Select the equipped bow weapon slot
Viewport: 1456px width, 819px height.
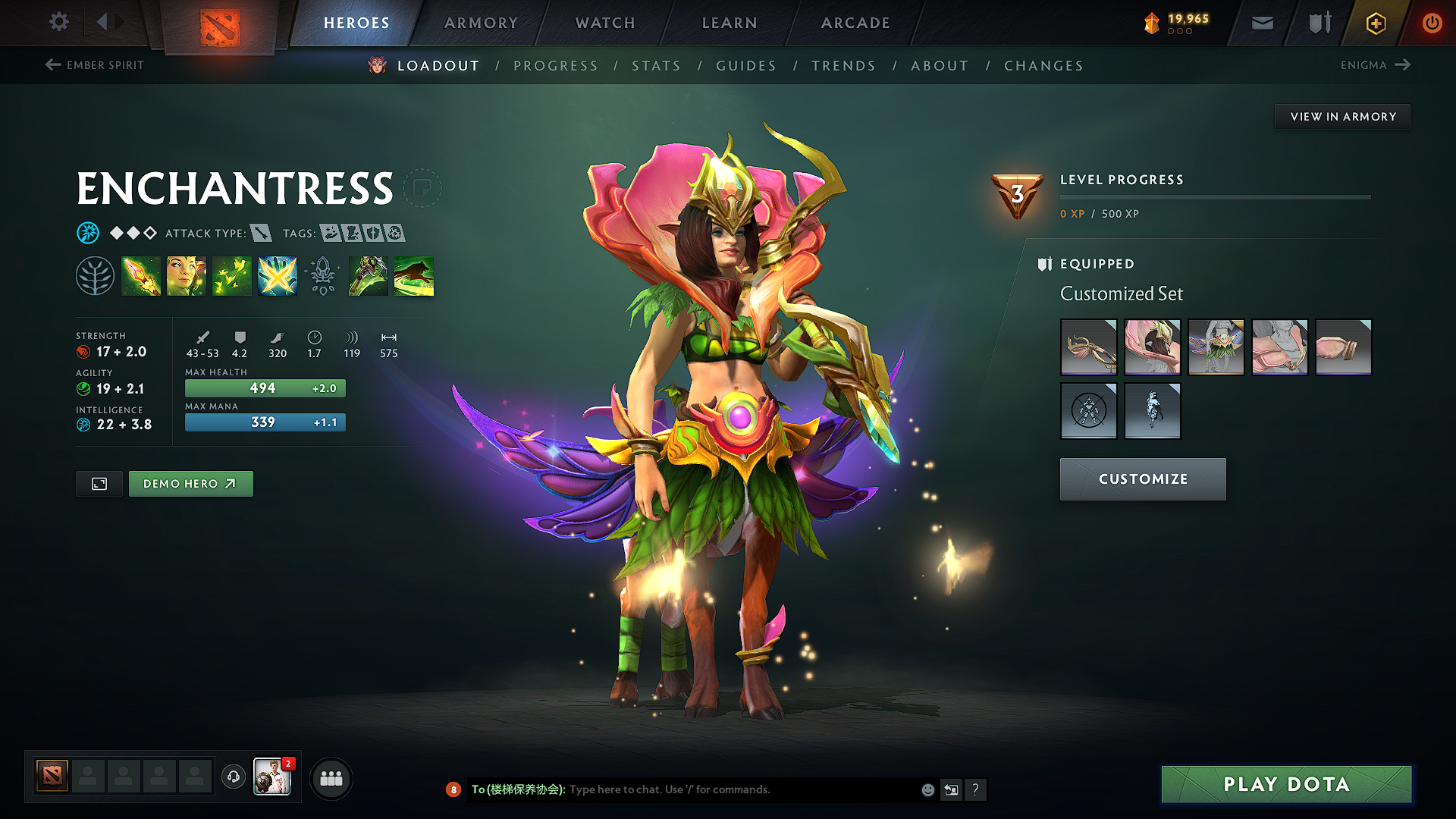coord(1088,347)
